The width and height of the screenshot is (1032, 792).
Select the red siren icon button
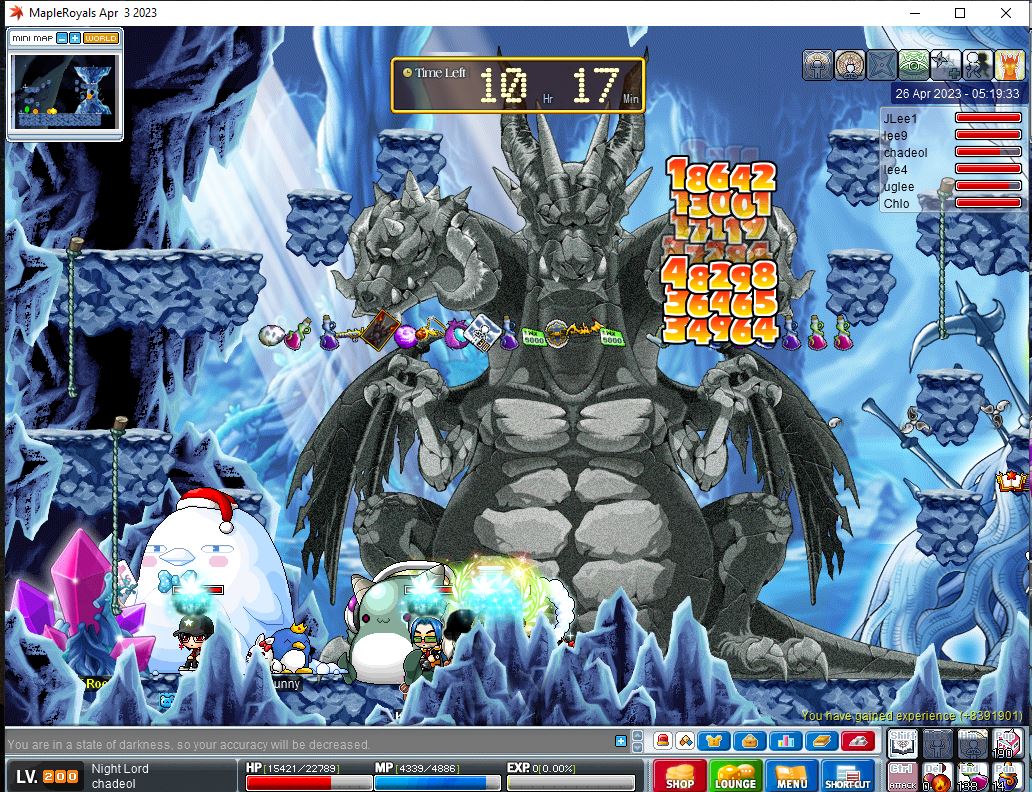click(663, 741)
